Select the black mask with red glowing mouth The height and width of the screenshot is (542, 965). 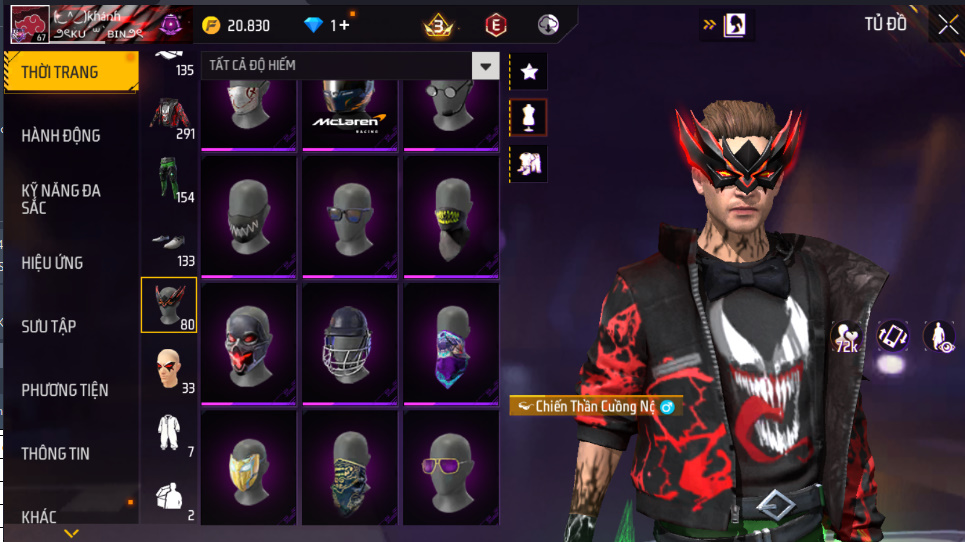(x=249, y=344)
